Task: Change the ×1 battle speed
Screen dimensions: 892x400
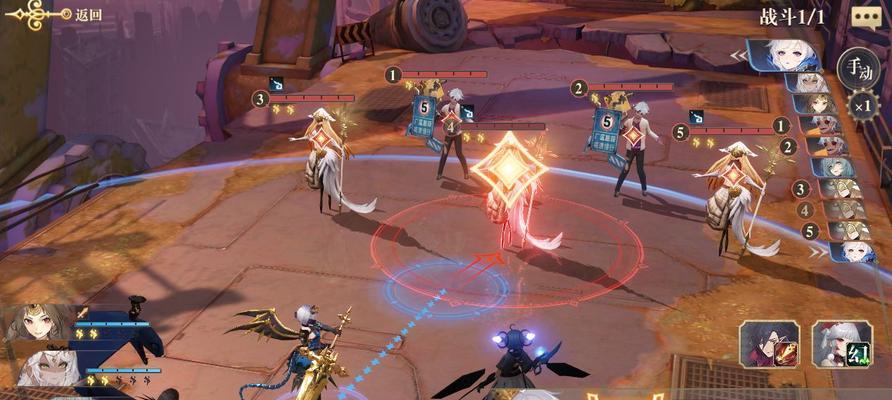Action: point(860,105)
